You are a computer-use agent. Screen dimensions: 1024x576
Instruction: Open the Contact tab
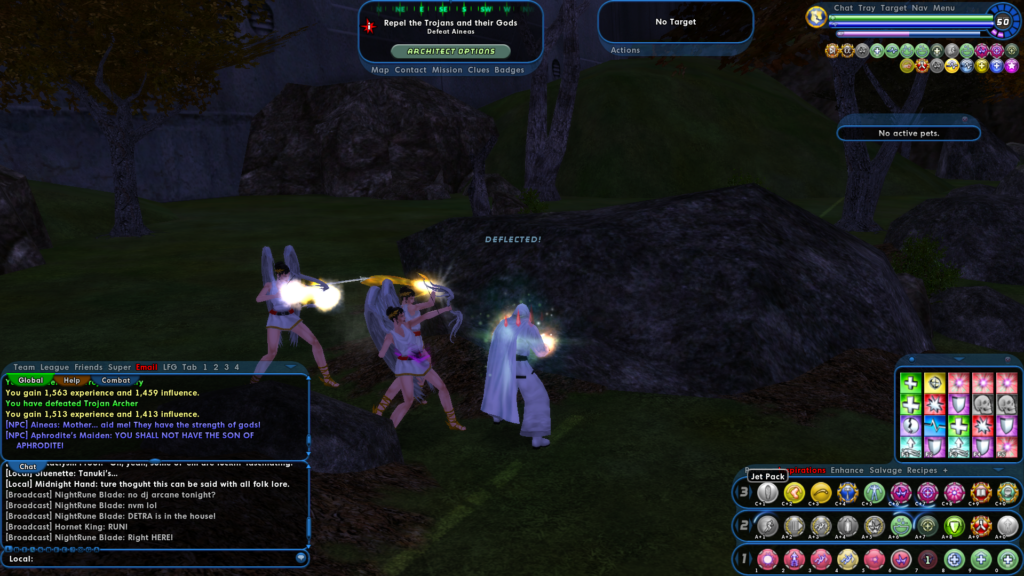click(411, 70)
